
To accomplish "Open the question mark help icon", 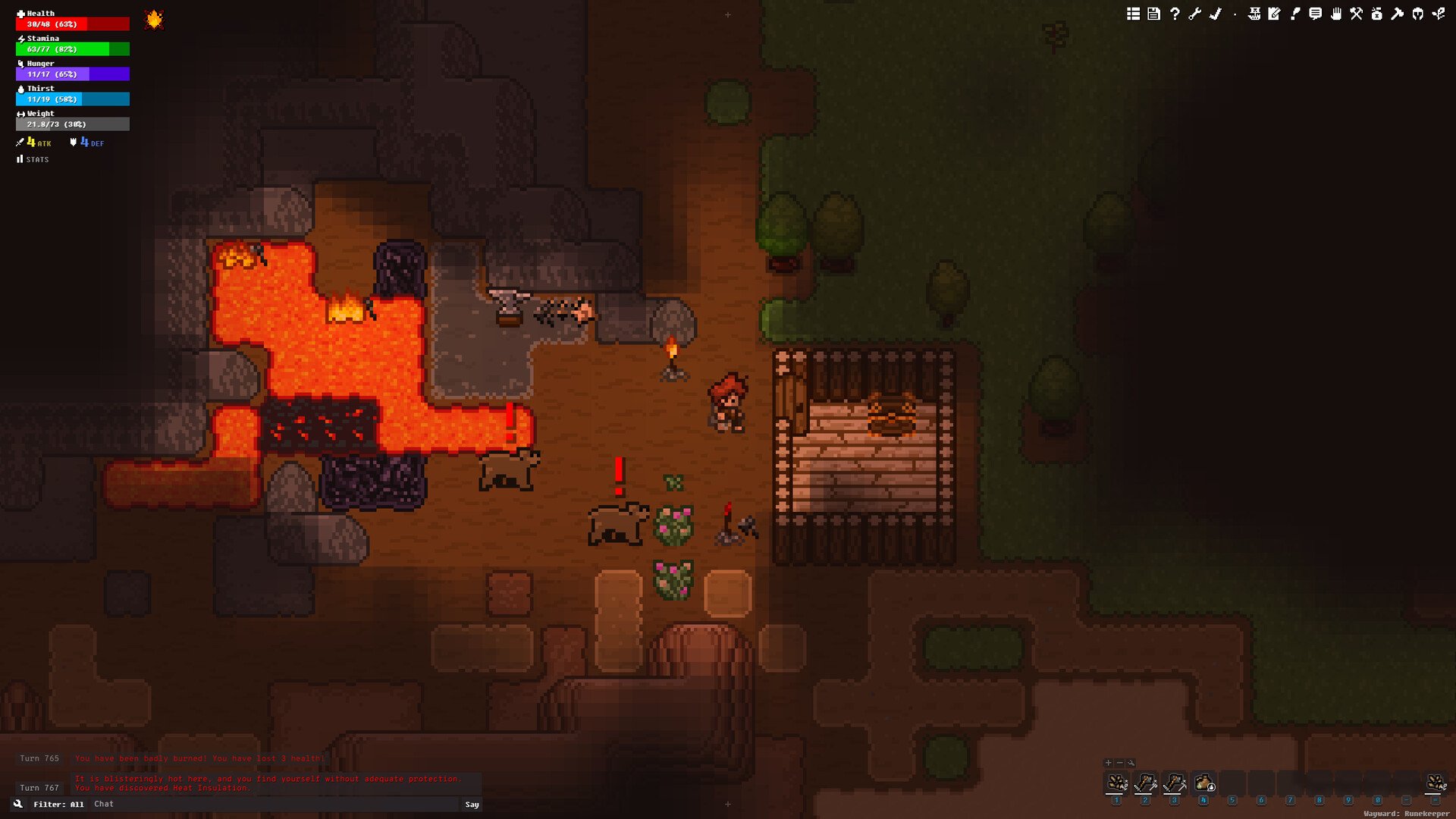I will click(x=1175, y=14).
